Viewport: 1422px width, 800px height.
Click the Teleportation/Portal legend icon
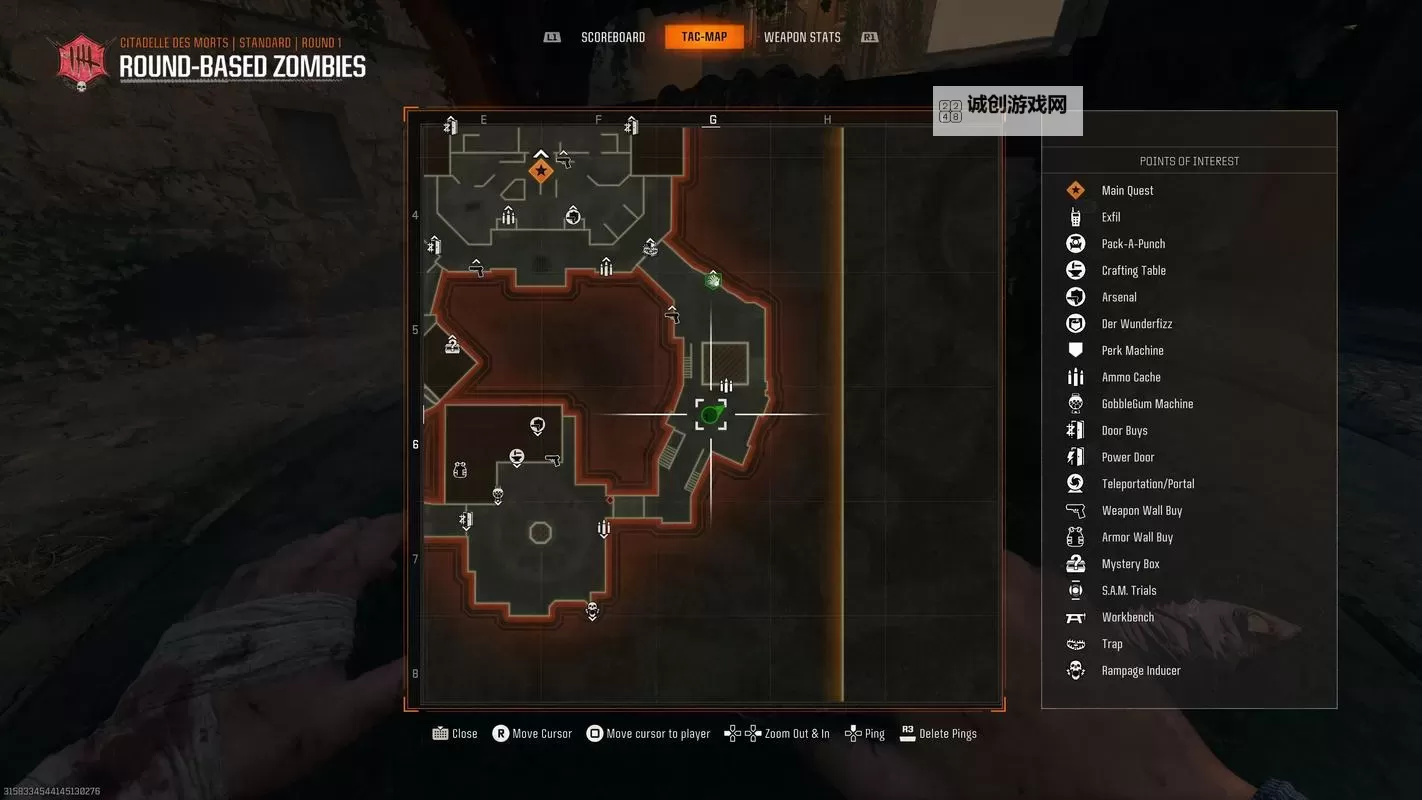(x=1075, y=483)
